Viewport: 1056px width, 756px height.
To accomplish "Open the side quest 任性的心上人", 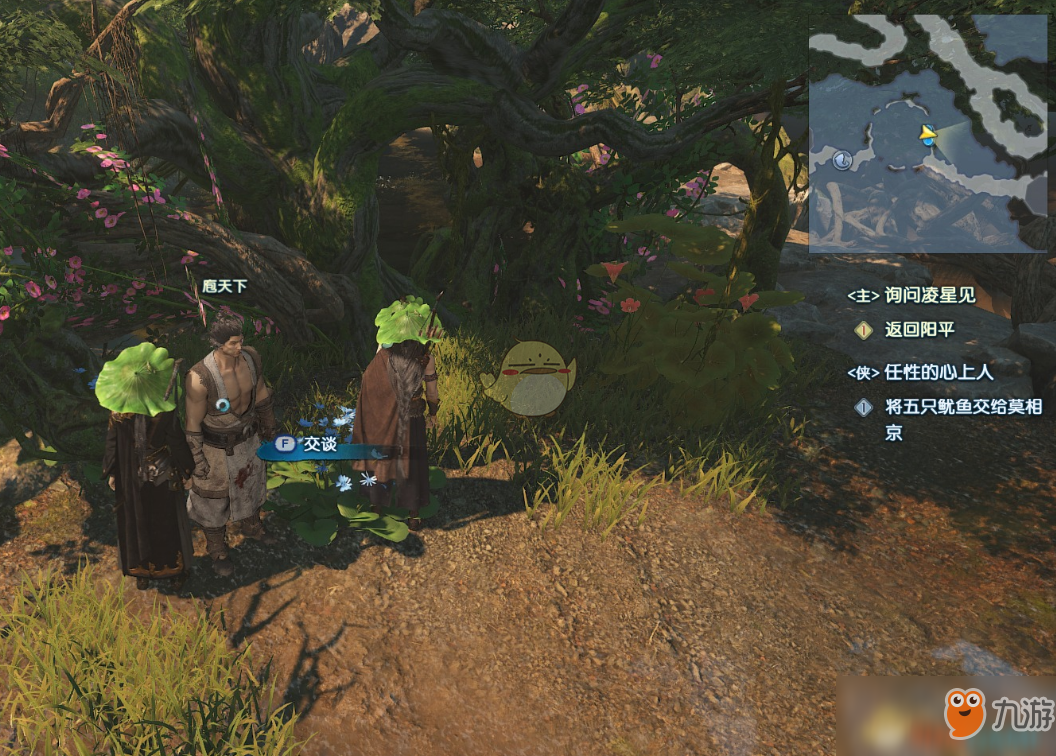I will pyautogui.click(x=920, y=372).
